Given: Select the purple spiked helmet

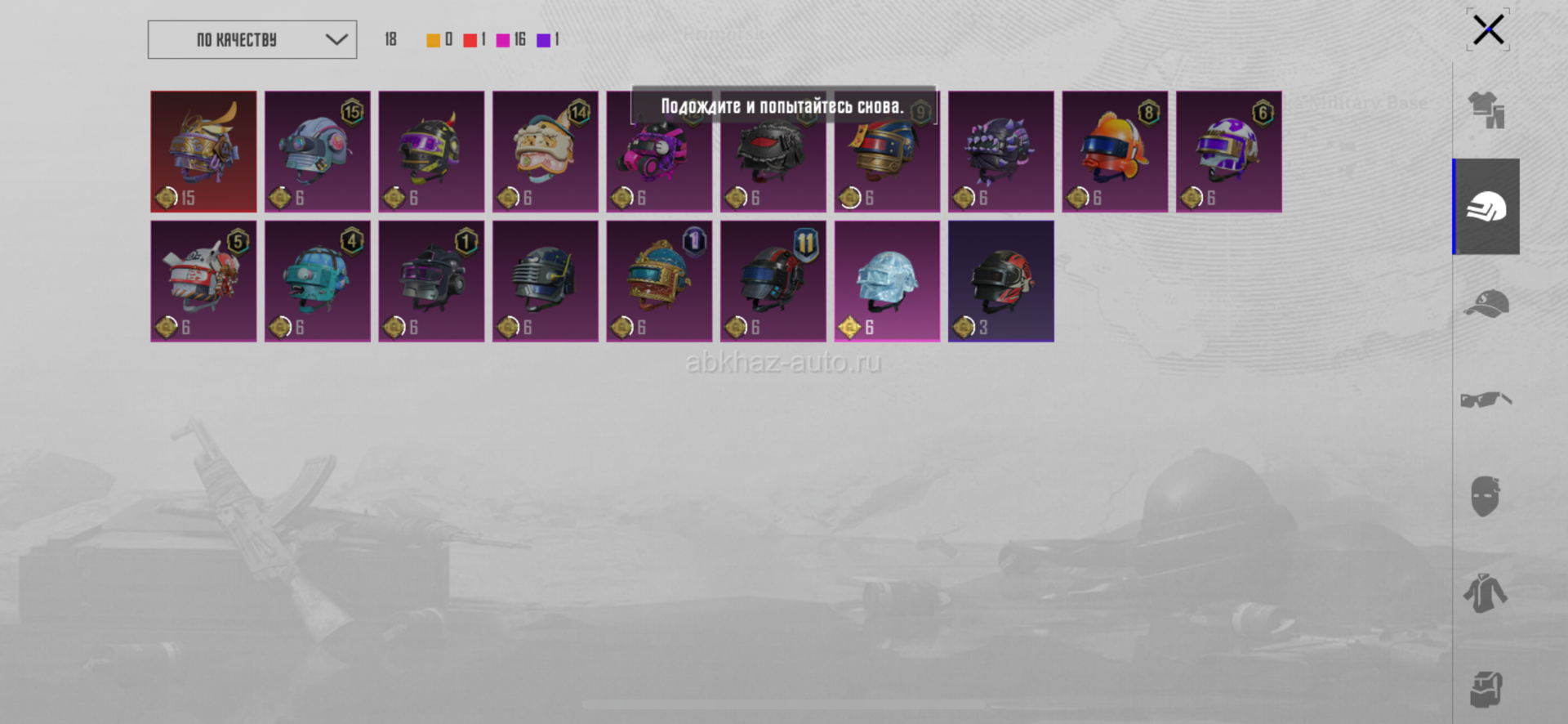Looking at the screenshot, I should (x=1000, y=151).
